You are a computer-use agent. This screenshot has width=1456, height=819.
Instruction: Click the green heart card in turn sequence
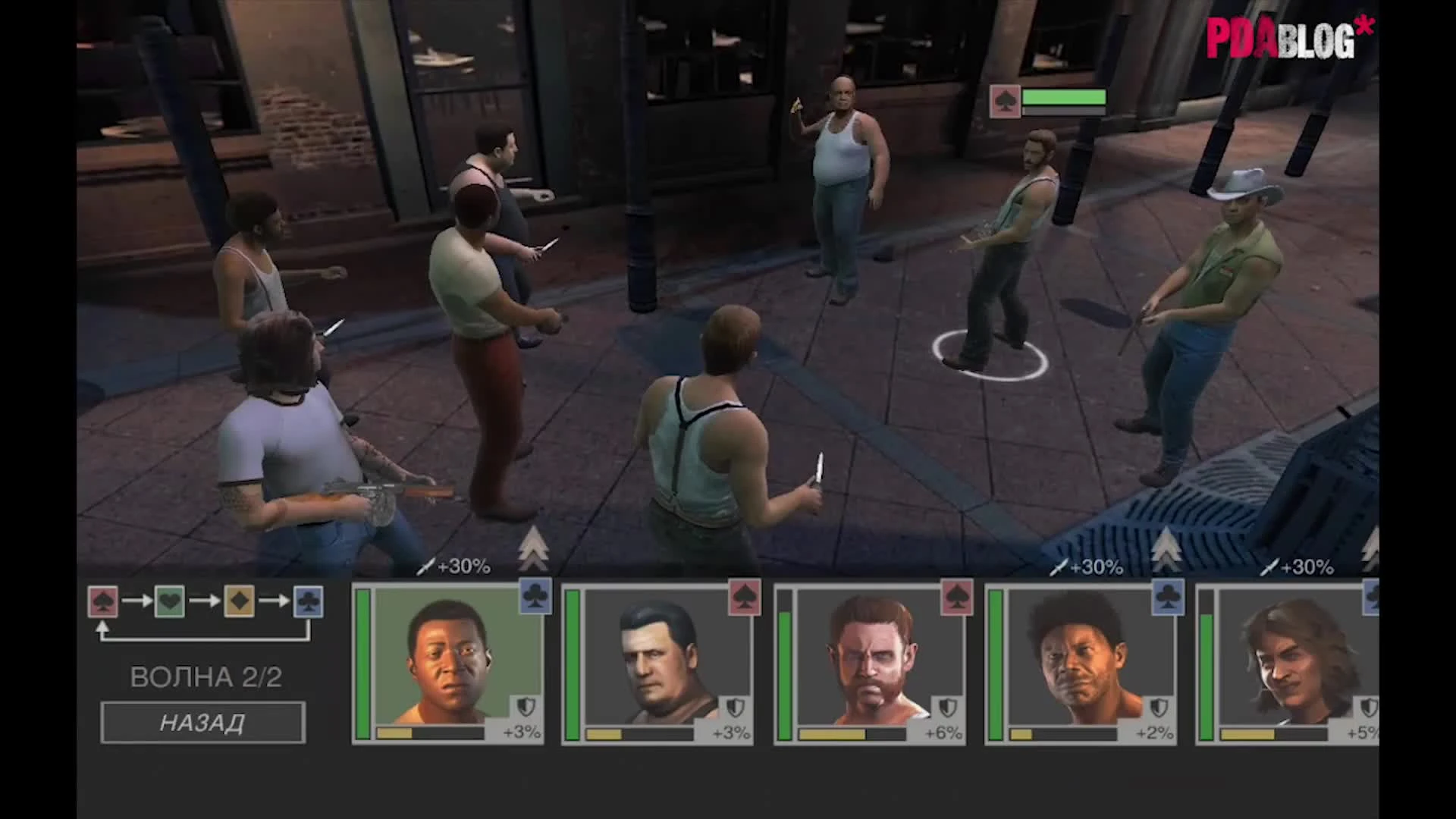(170, 601)
